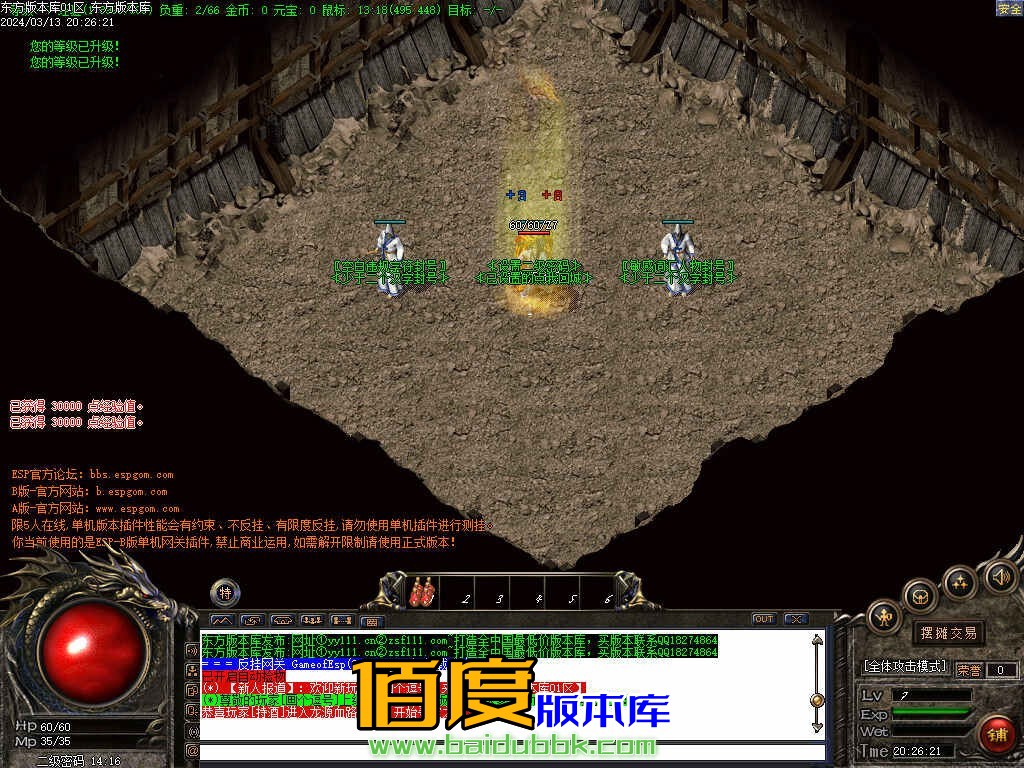Select the first toolbar button above chat
Image resolution: width=1024 pixels, height=768 pixels.
(x=221, y=621)
